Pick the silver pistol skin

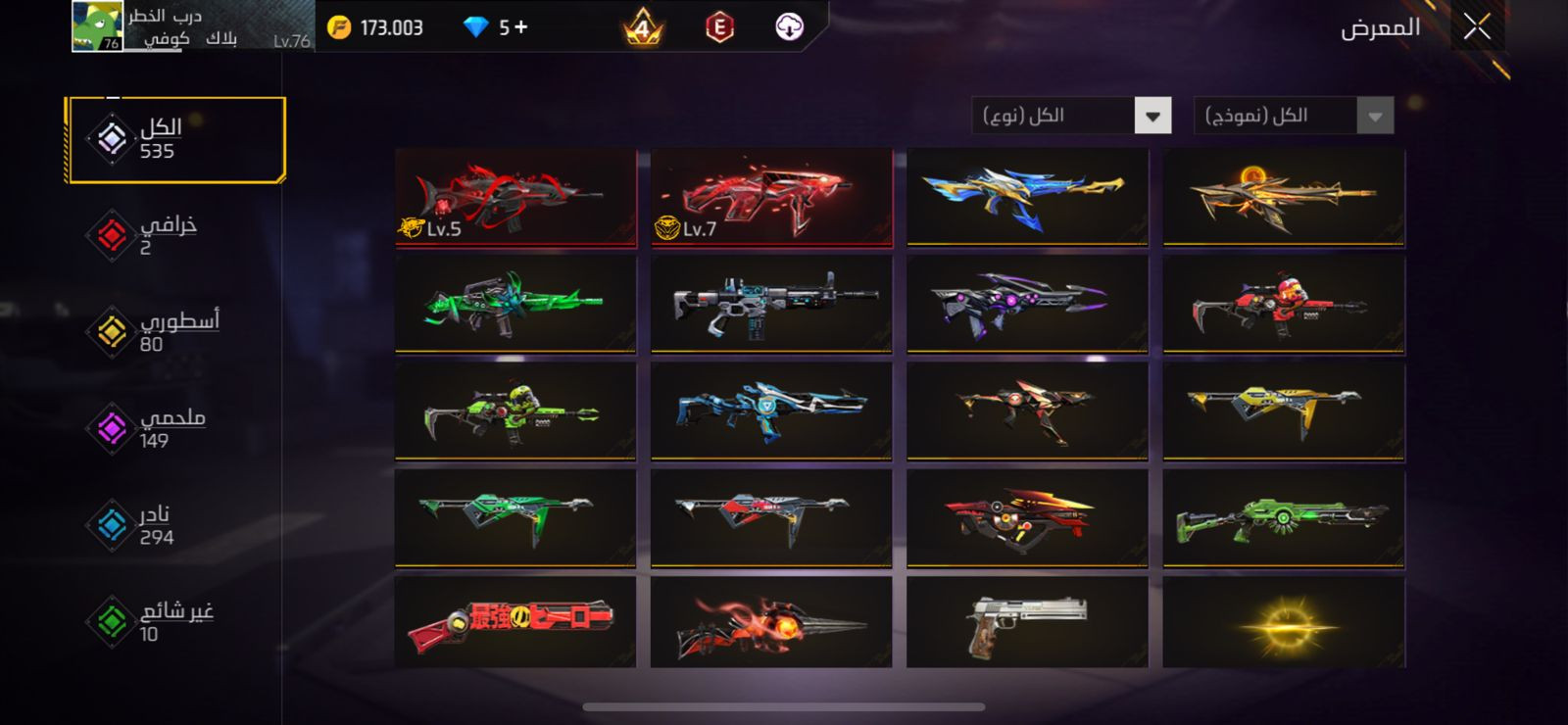point(1027,621)
